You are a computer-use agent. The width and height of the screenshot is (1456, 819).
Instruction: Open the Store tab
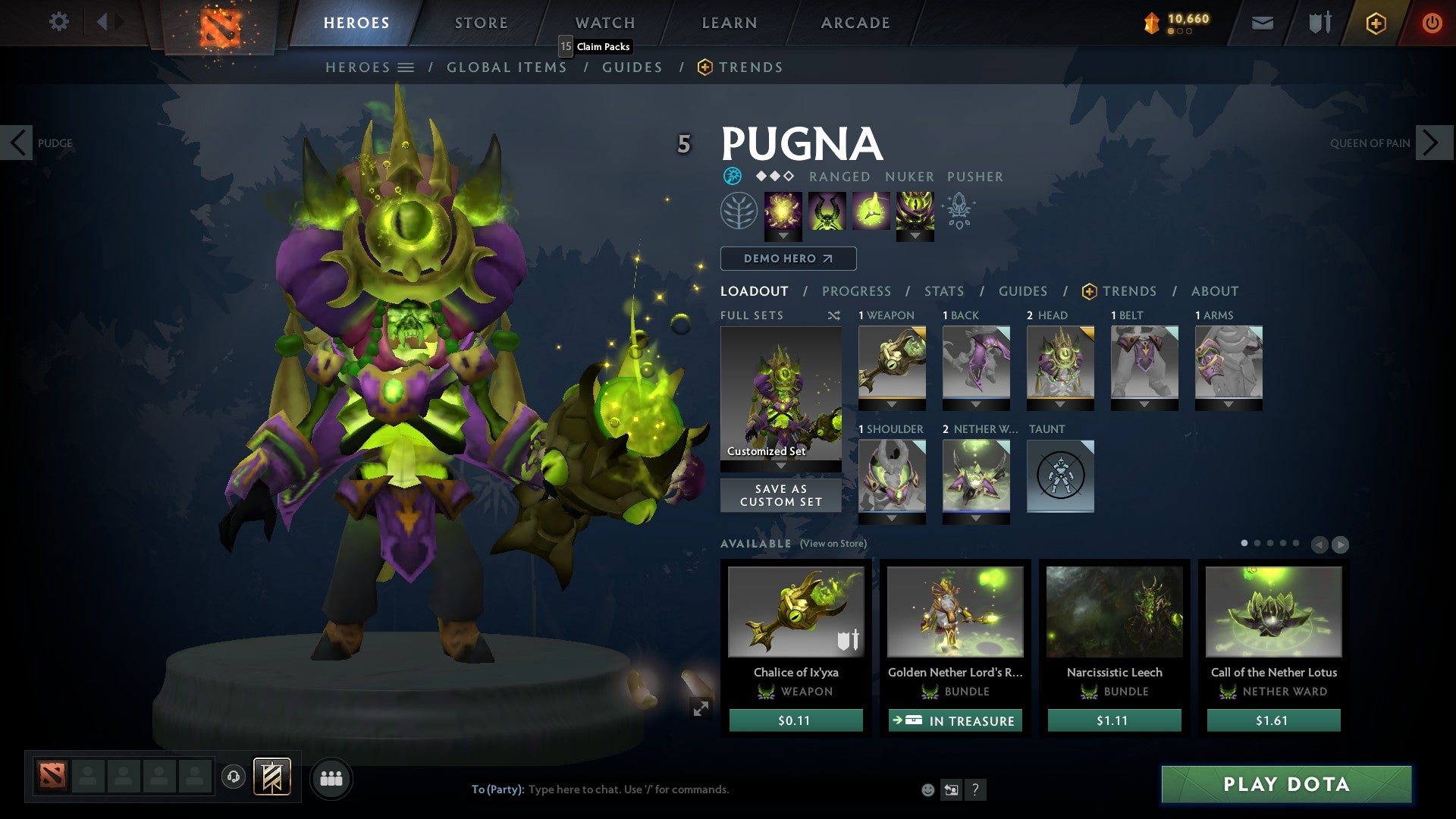tap(481, 23)
